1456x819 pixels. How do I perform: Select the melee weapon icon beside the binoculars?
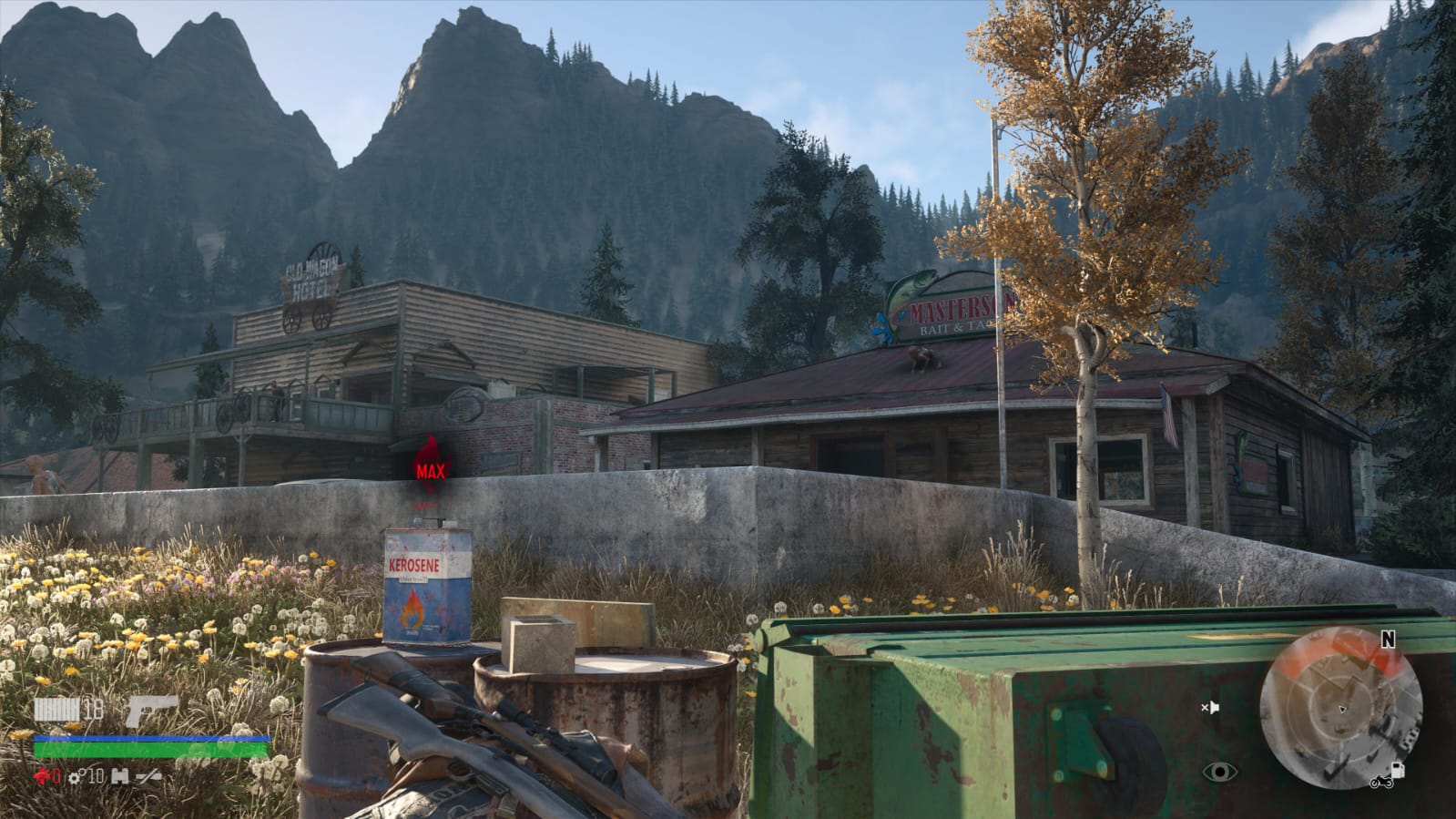point(149,777)
